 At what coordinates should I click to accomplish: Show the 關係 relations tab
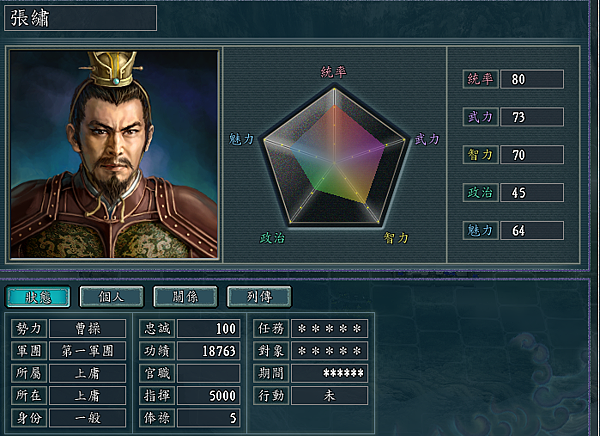[184, 297]
